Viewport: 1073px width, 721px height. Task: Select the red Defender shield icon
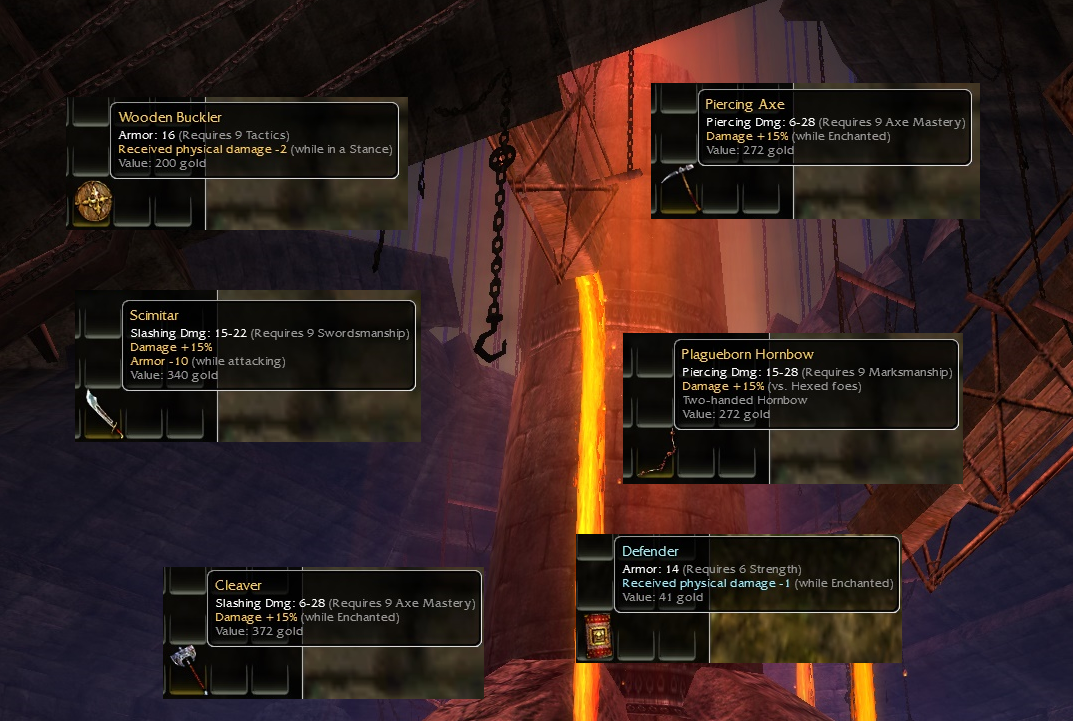pos(598,636)
